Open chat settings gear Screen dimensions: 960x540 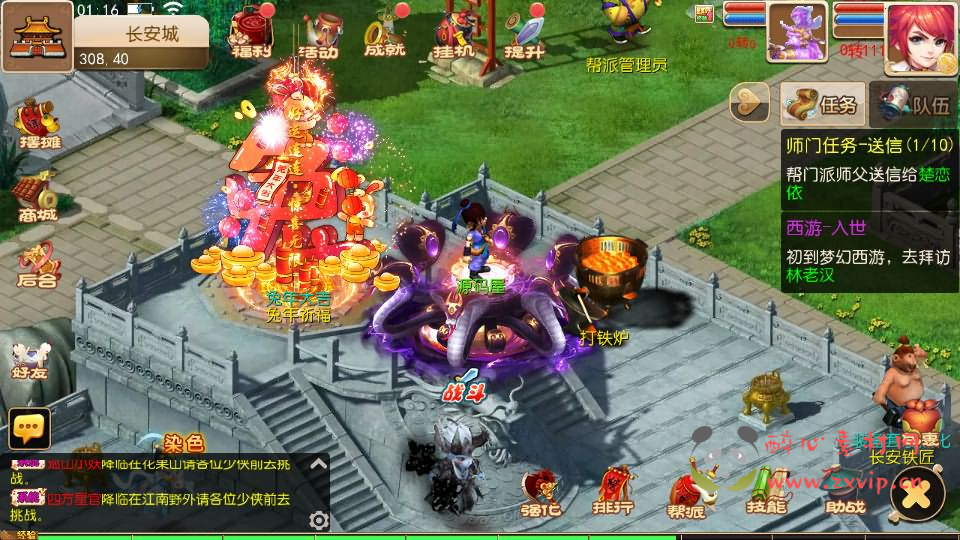(319, 520)
